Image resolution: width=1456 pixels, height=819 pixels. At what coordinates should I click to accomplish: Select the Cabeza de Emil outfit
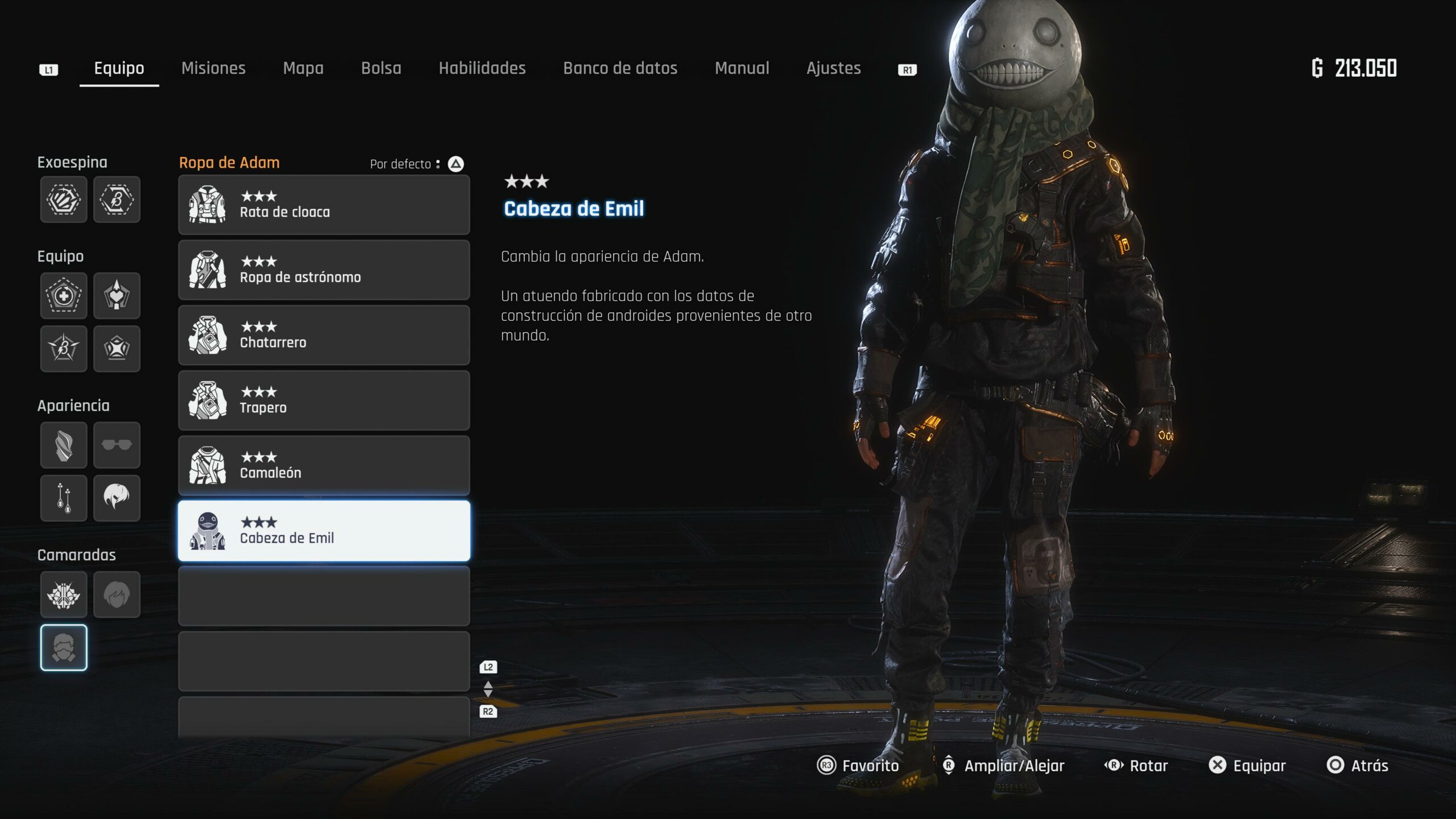tap(324, 531)
